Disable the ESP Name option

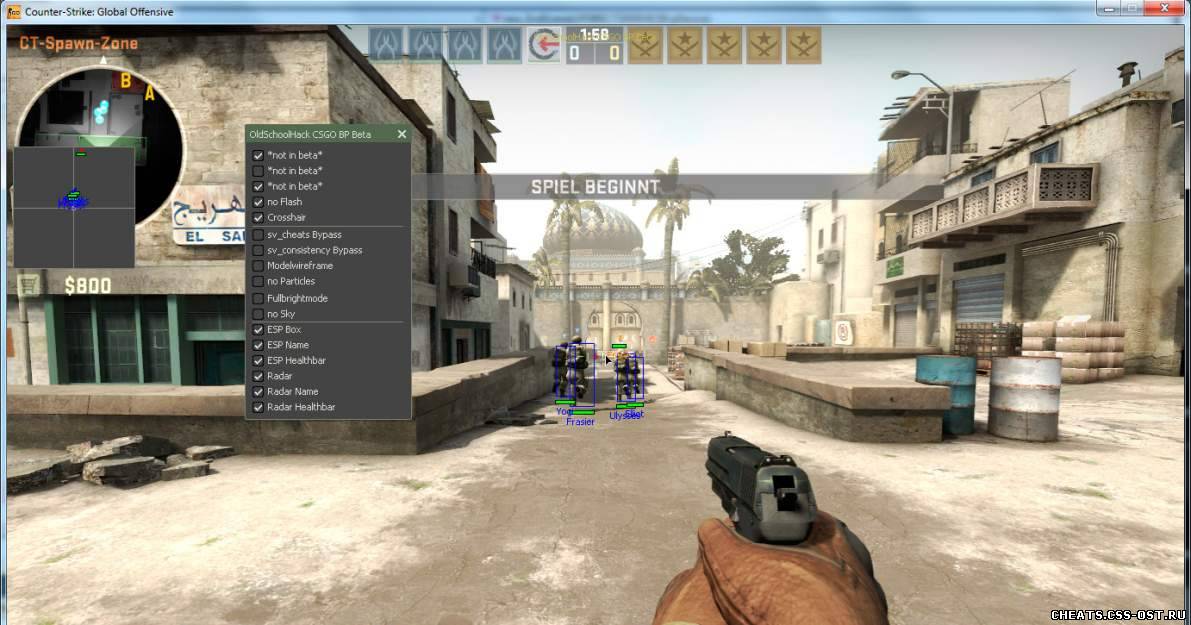258,345
